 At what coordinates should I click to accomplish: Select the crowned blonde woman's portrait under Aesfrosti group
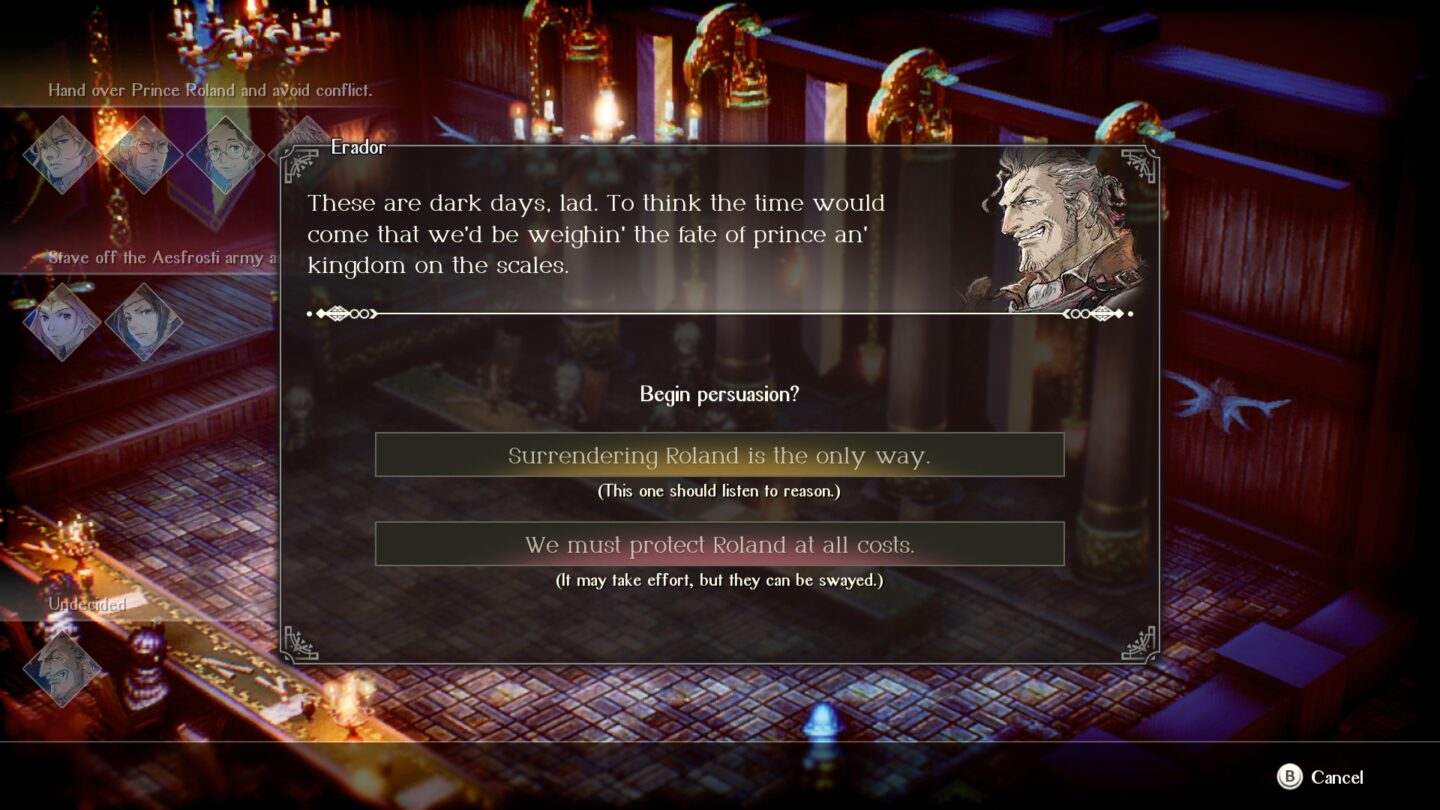(x=62, y=320)
